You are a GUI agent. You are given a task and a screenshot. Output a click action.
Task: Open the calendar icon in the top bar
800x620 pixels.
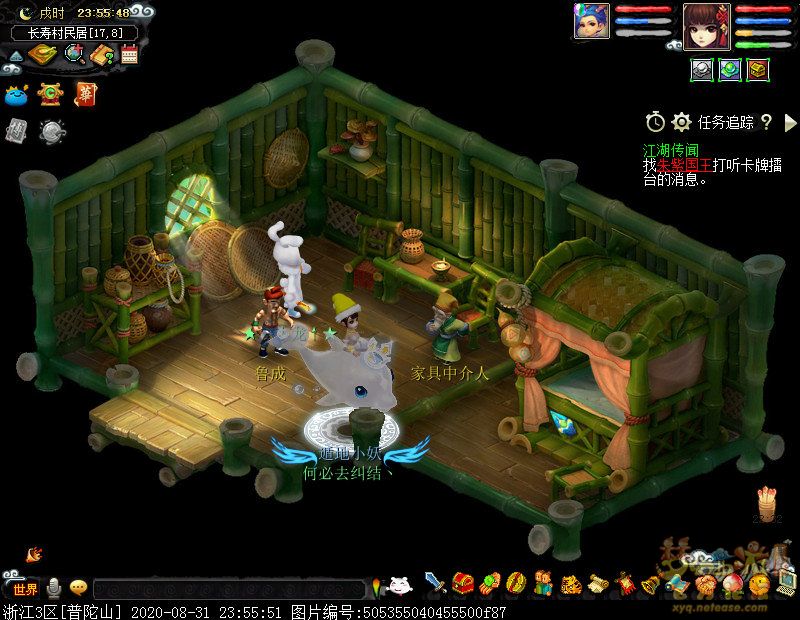click(129, 54)
